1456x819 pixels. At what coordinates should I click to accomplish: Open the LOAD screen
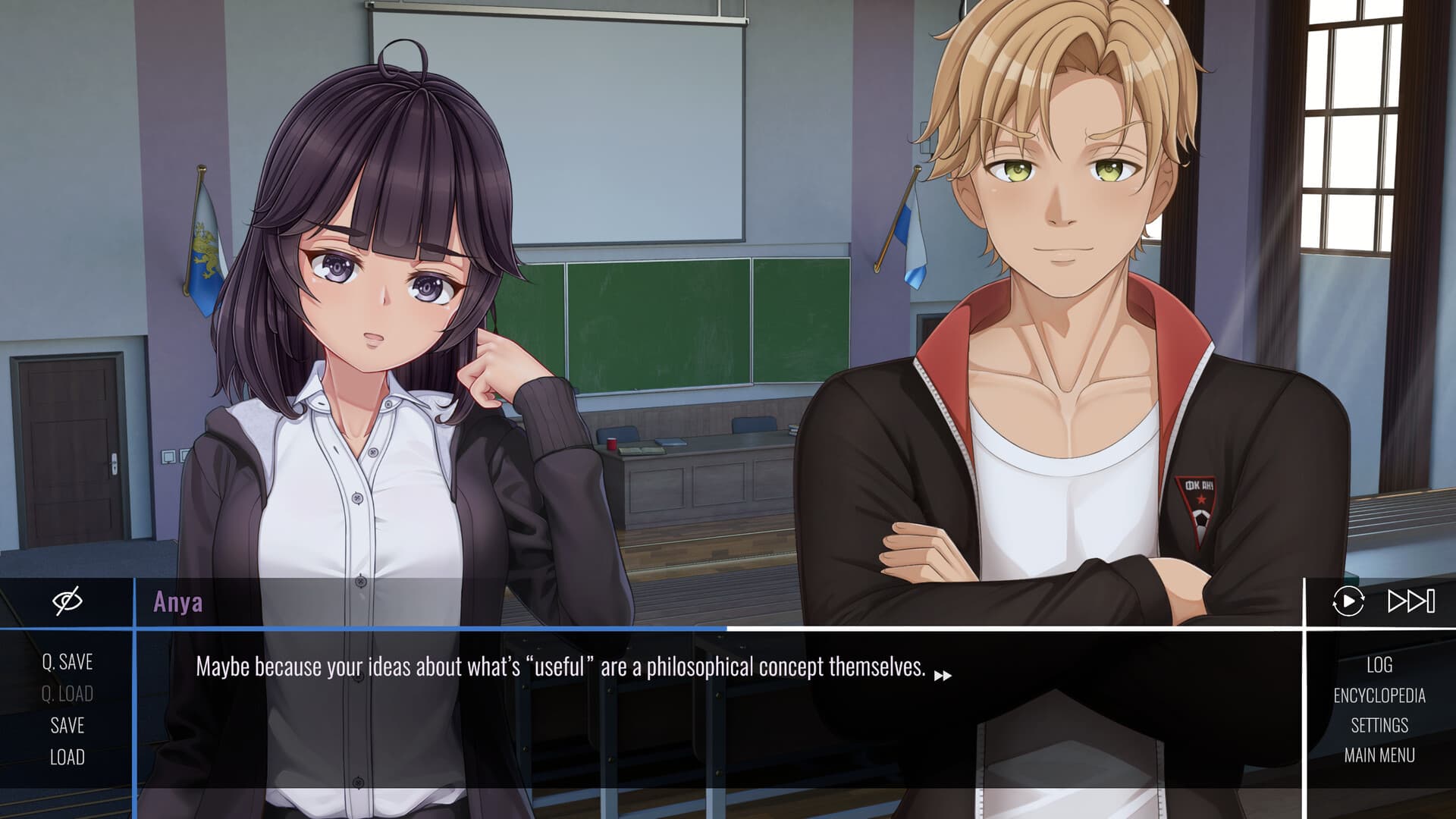[x=67, y=756]
